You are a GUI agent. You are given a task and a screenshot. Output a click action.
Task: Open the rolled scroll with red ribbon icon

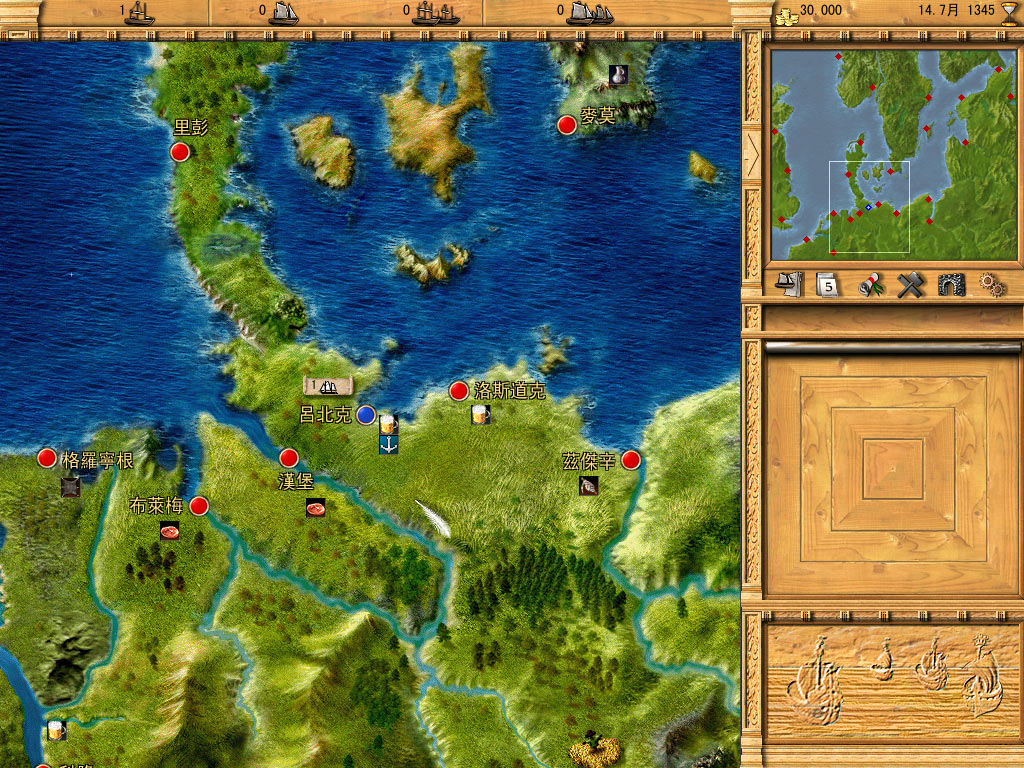click(x=871, y=285)
